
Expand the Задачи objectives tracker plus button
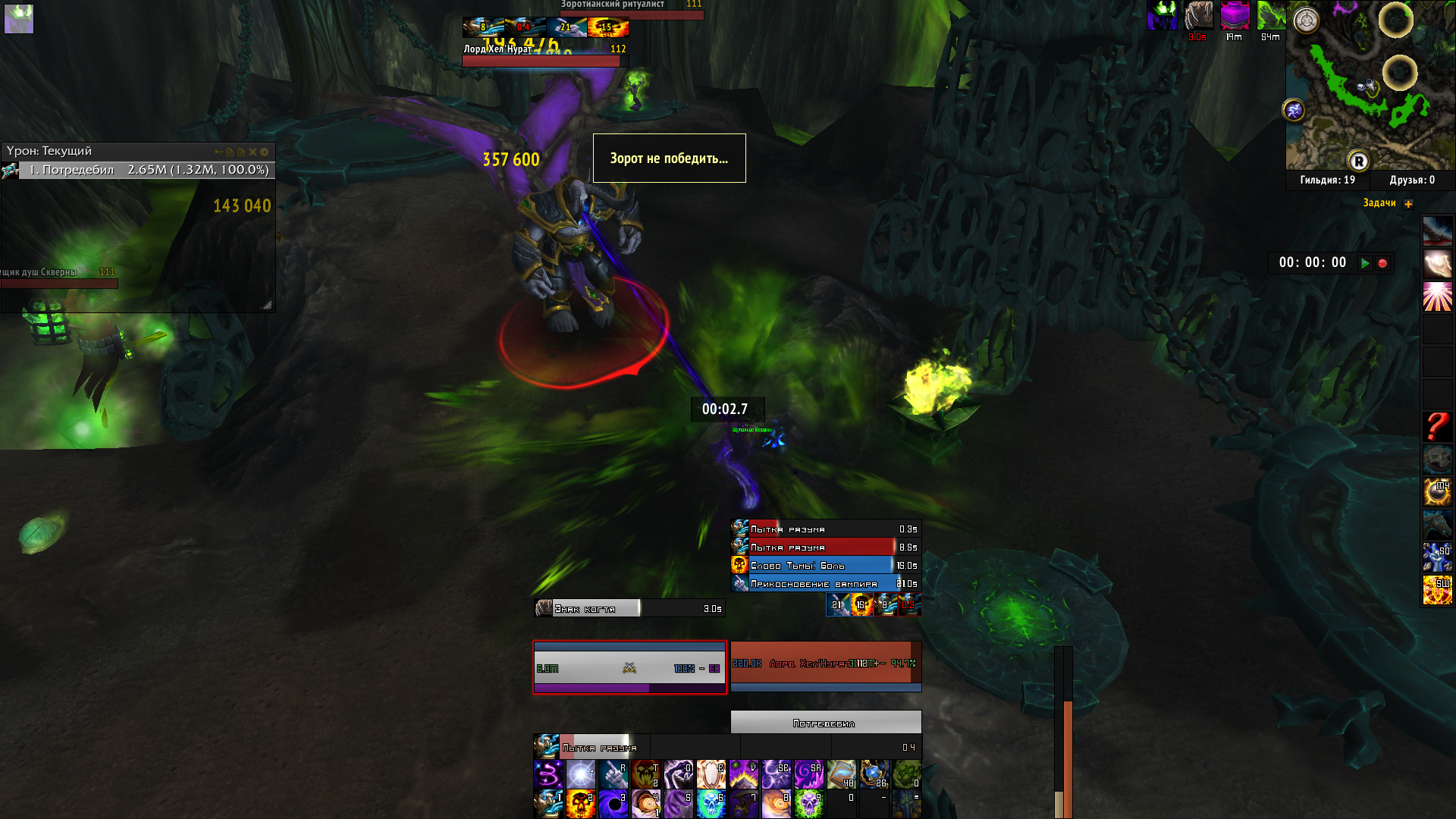1408,203
